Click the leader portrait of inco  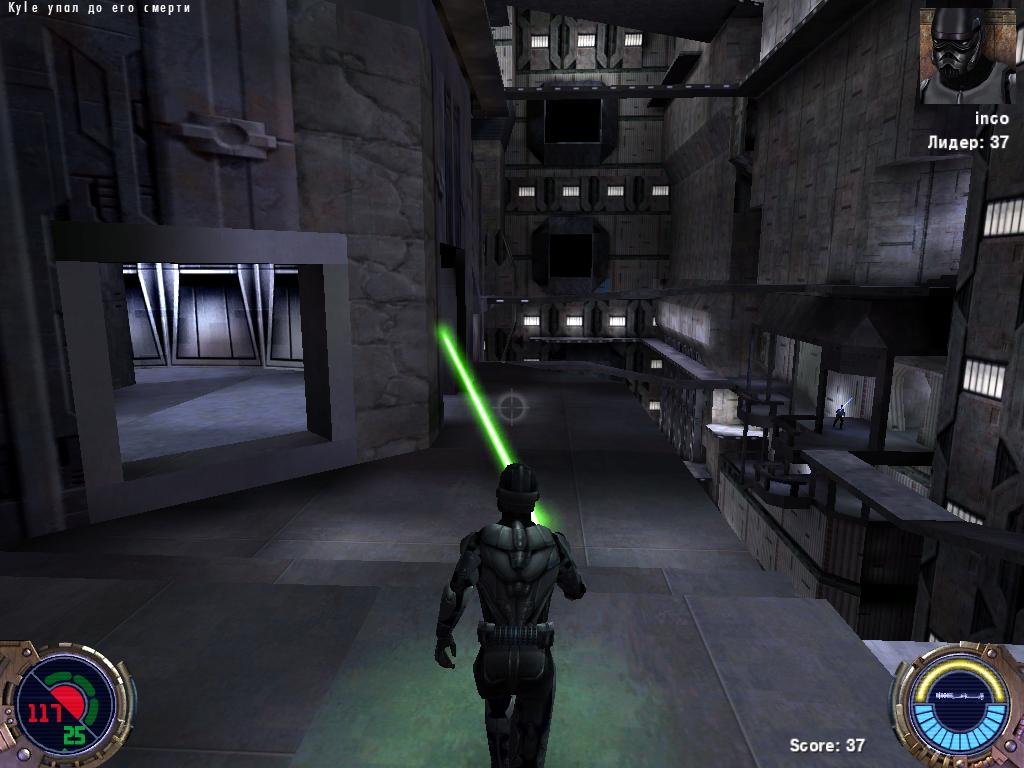click(x=967, y=56)
